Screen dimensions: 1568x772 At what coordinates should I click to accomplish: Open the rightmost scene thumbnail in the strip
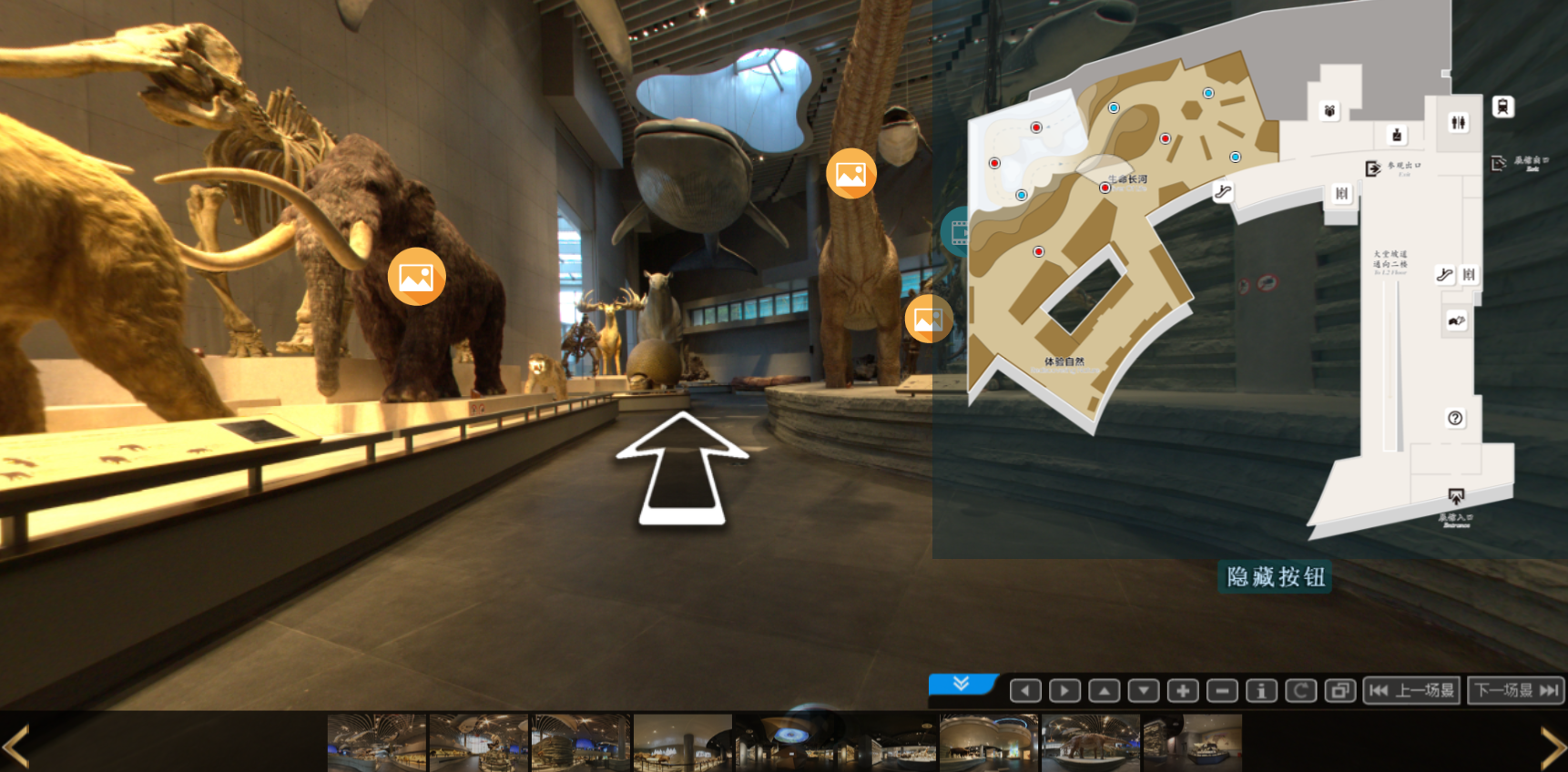(x=1193, y=743)
